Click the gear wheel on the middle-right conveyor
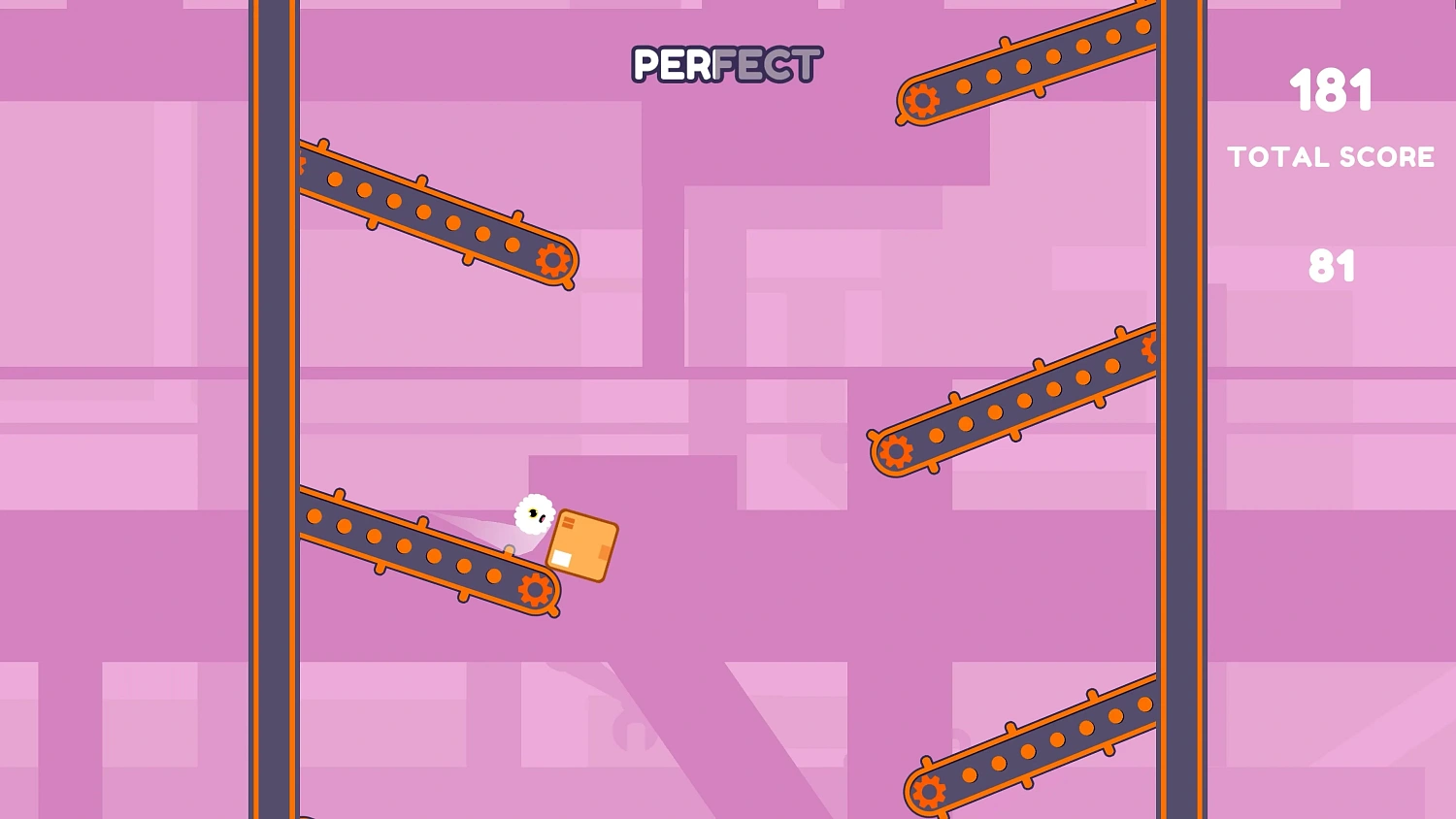This screenshot has width=1456, height=819. point(895,450)
